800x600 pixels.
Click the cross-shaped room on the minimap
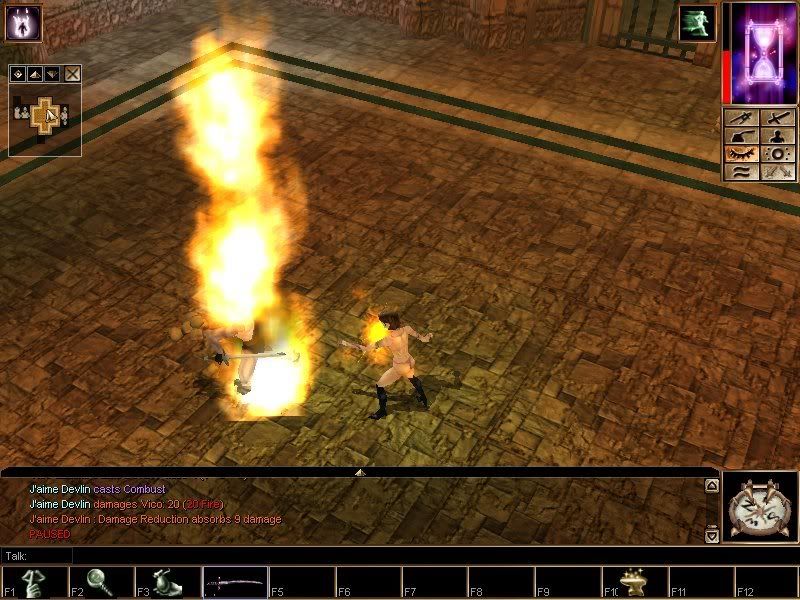tap(44, 116)
